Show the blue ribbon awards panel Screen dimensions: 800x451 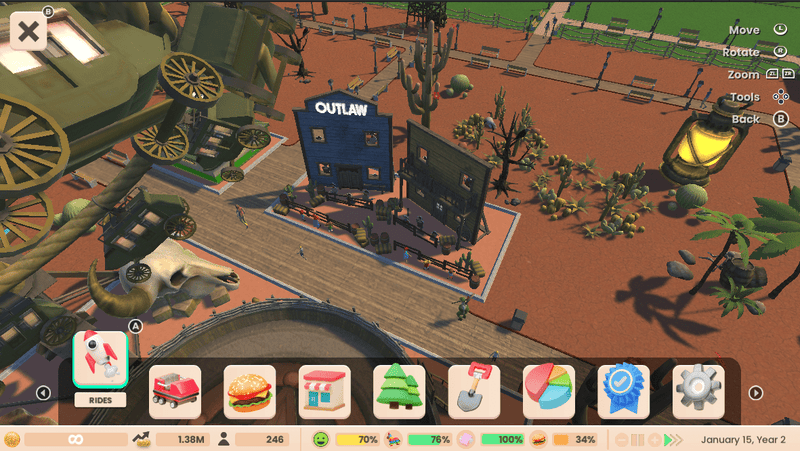[624, 391]
